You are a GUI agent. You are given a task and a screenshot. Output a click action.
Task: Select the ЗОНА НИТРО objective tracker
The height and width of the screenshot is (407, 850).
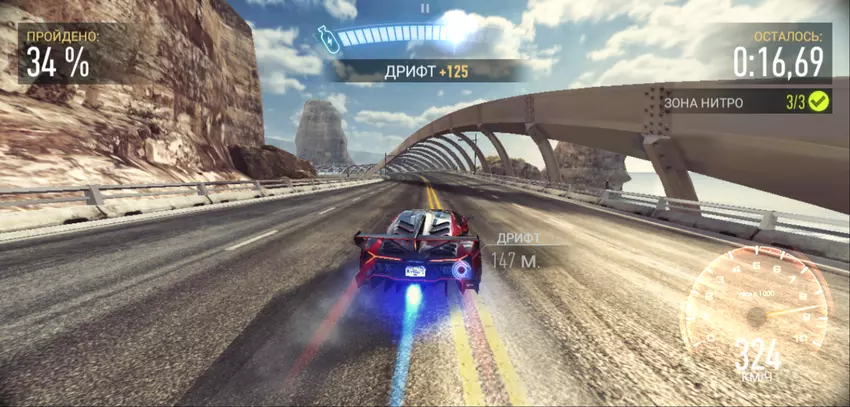coord(746,101)
